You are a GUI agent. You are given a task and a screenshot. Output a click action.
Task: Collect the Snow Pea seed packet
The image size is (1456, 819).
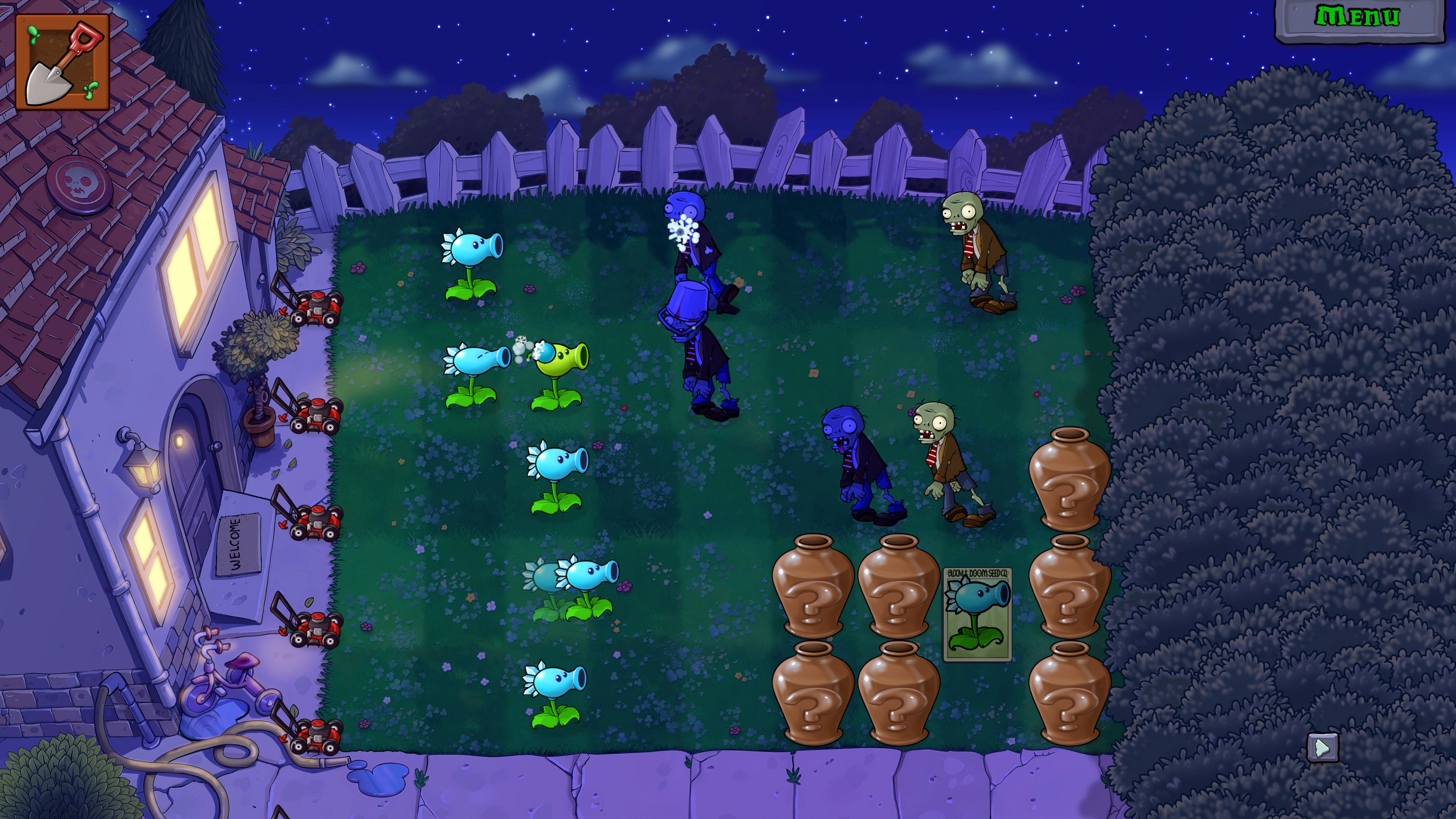coord(977,614)
